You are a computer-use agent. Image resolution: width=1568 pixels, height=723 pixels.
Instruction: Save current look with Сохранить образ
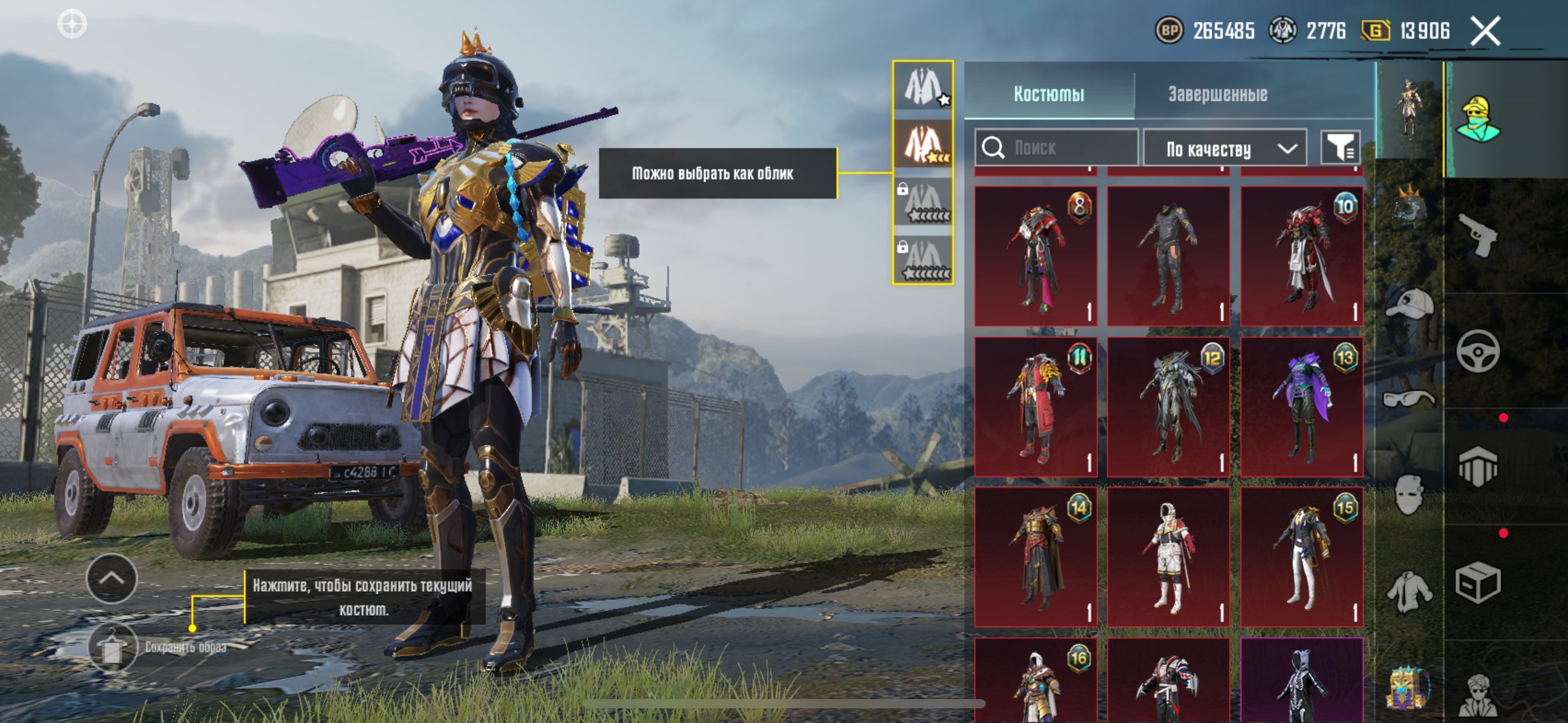click(x=112, y=648)
